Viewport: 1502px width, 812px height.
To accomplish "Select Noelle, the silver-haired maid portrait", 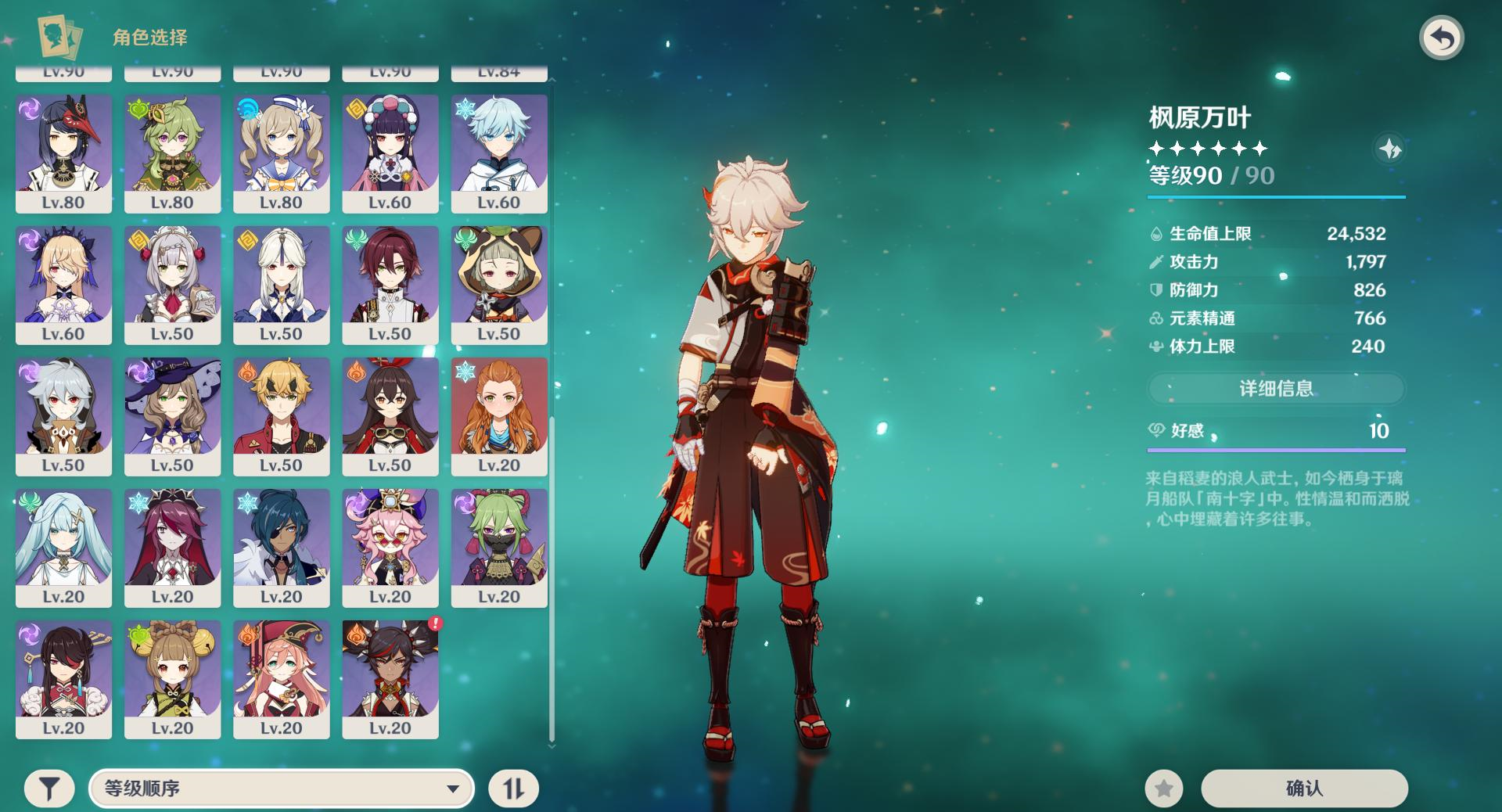I will pos(172,285).
